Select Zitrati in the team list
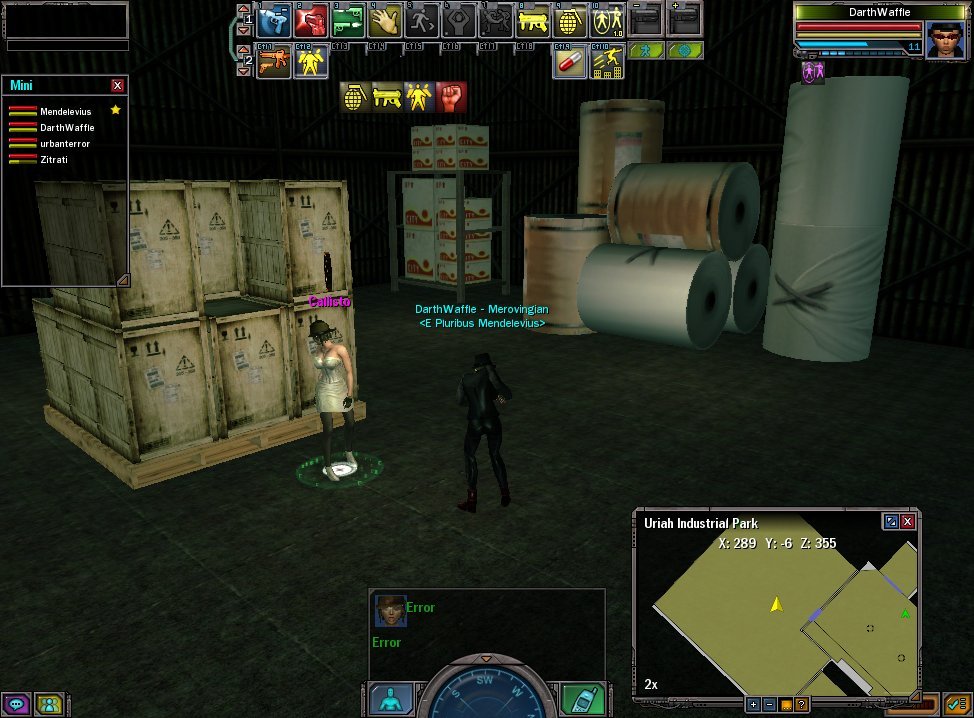 point(54,160)
